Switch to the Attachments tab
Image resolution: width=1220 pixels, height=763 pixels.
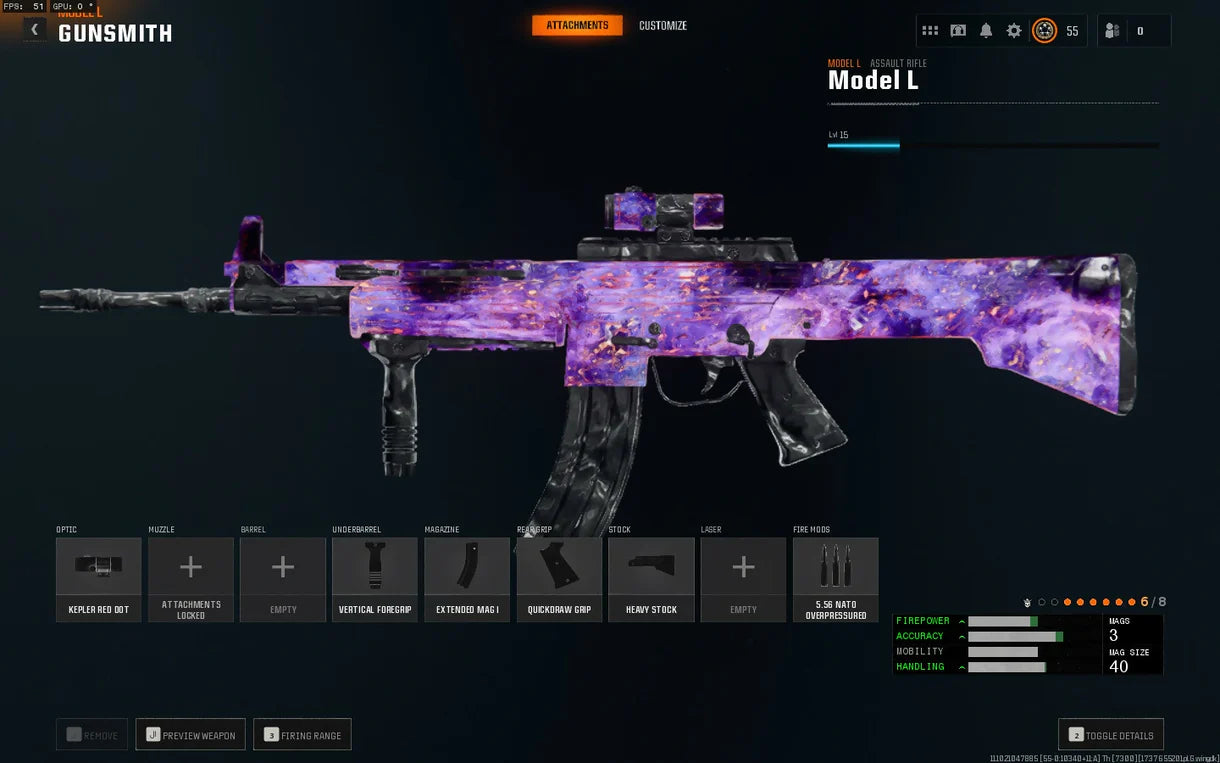577,25
